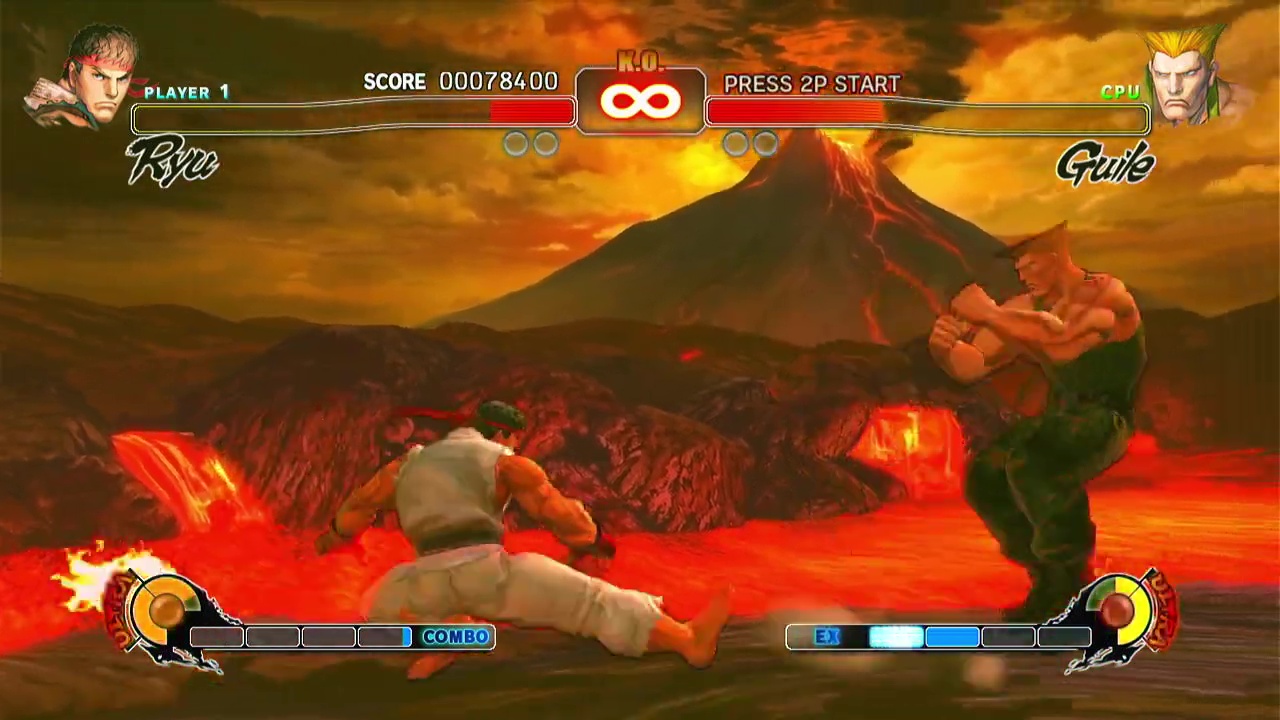Select Guile's Ultra revenge gauge emblem
Viewport: 1280px width, 720px height.
point(1120,608)
